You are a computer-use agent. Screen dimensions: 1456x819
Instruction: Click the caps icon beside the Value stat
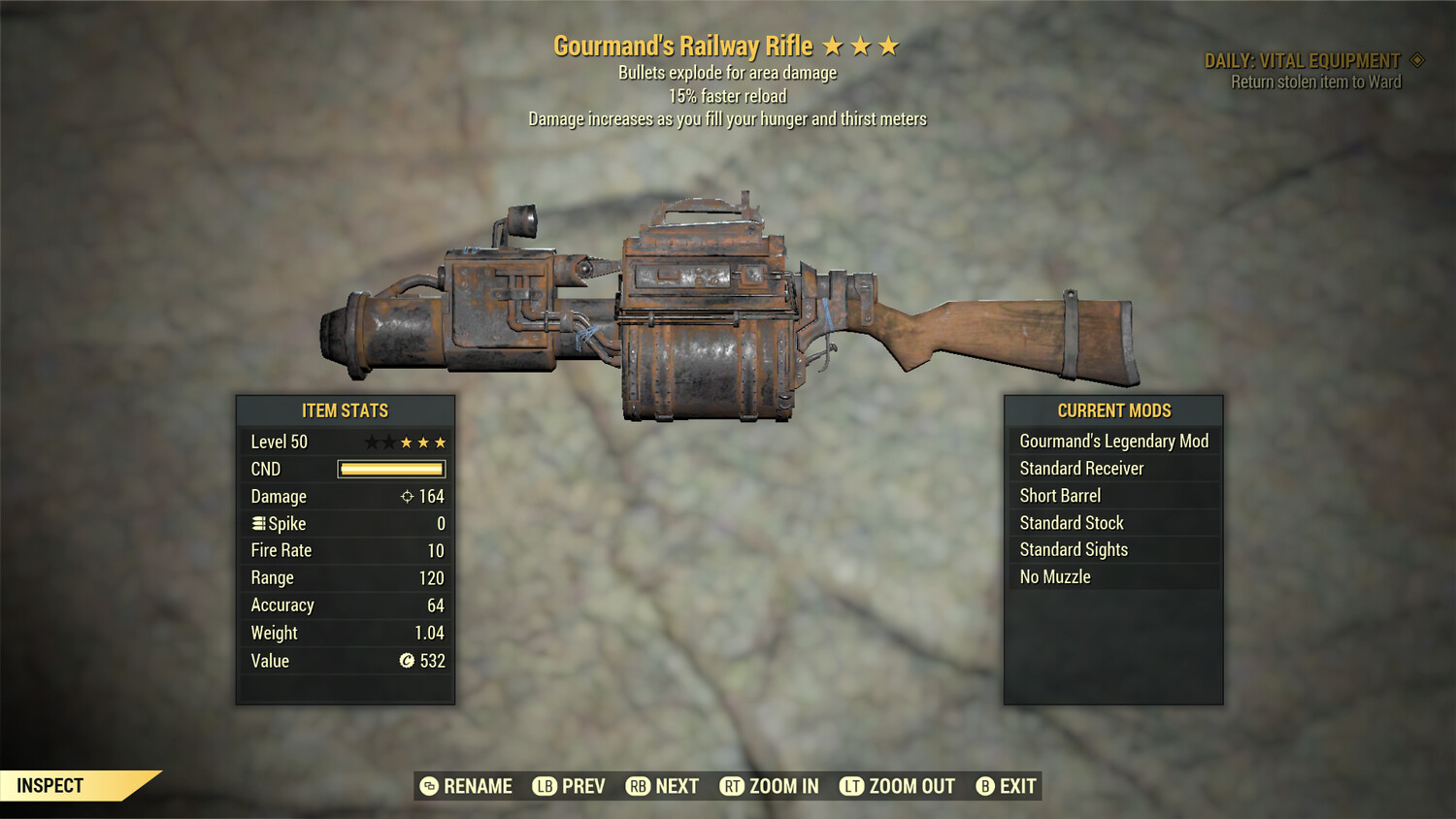407,661
